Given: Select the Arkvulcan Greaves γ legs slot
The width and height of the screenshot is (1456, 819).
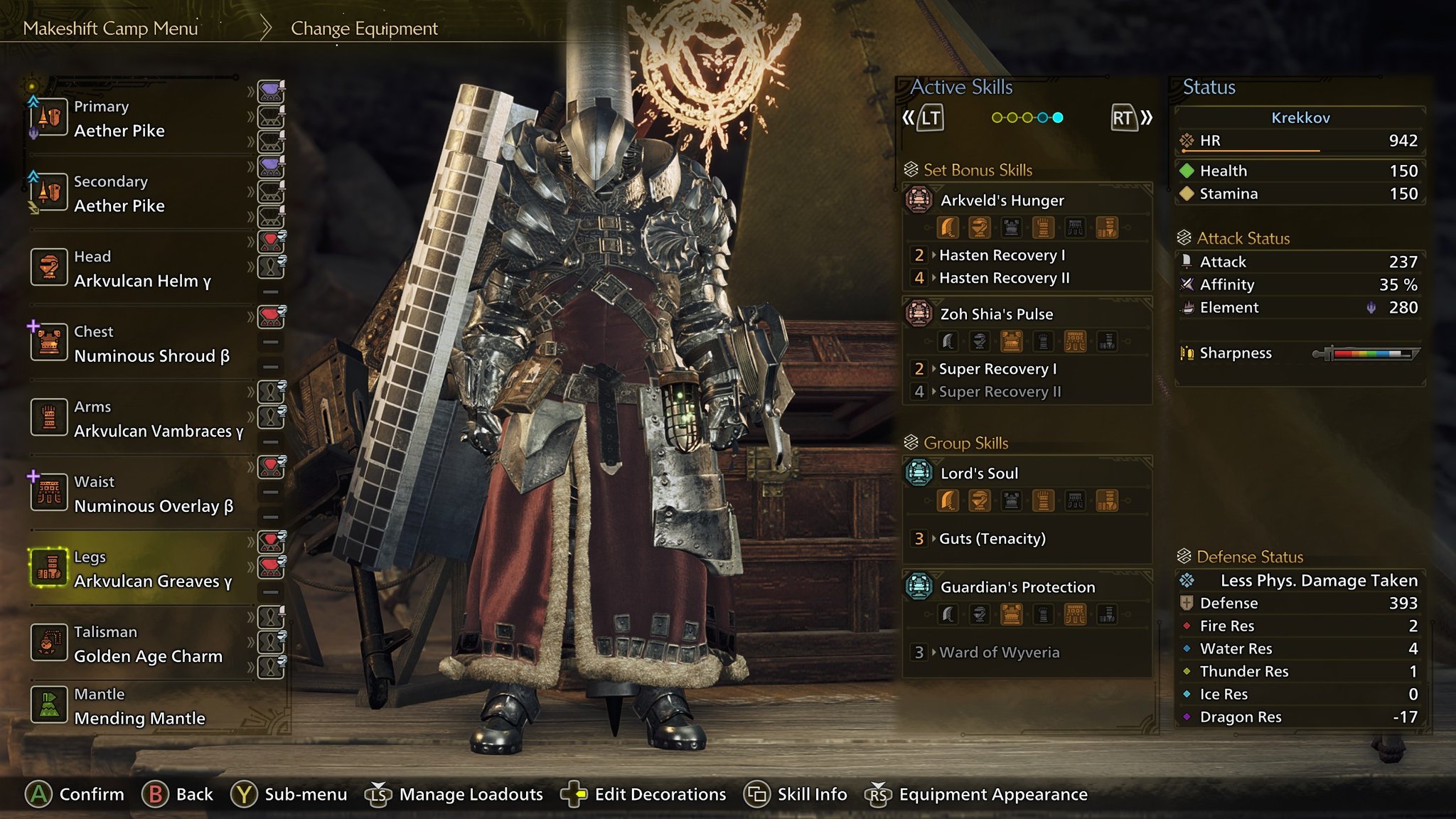Looking at the screenshot, I should [x=152, y=569].
